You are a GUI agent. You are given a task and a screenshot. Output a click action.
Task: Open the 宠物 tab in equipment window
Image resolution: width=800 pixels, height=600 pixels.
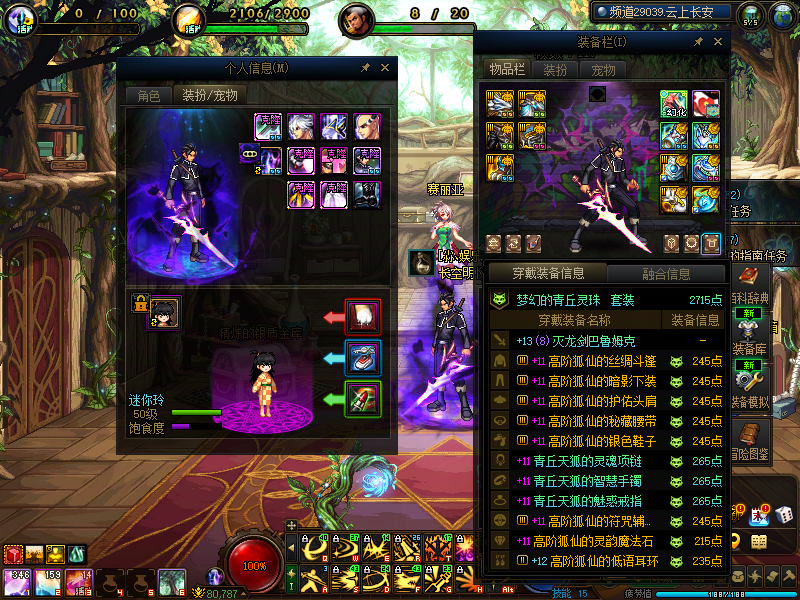tap(604, 69)
